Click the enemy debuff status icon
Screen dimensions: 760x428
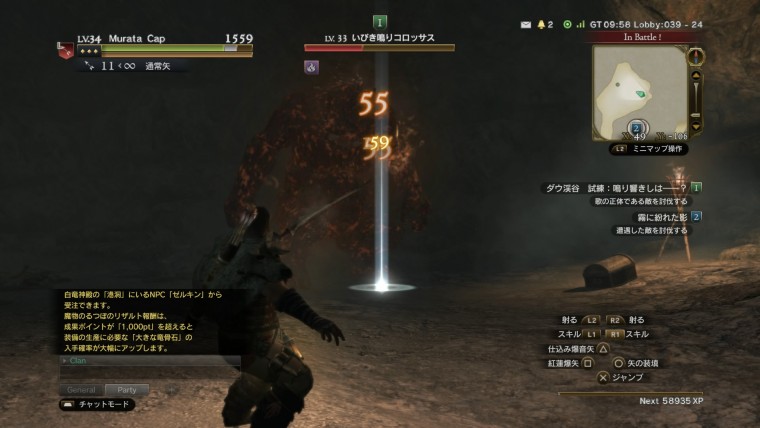click(x=311, y=67)
